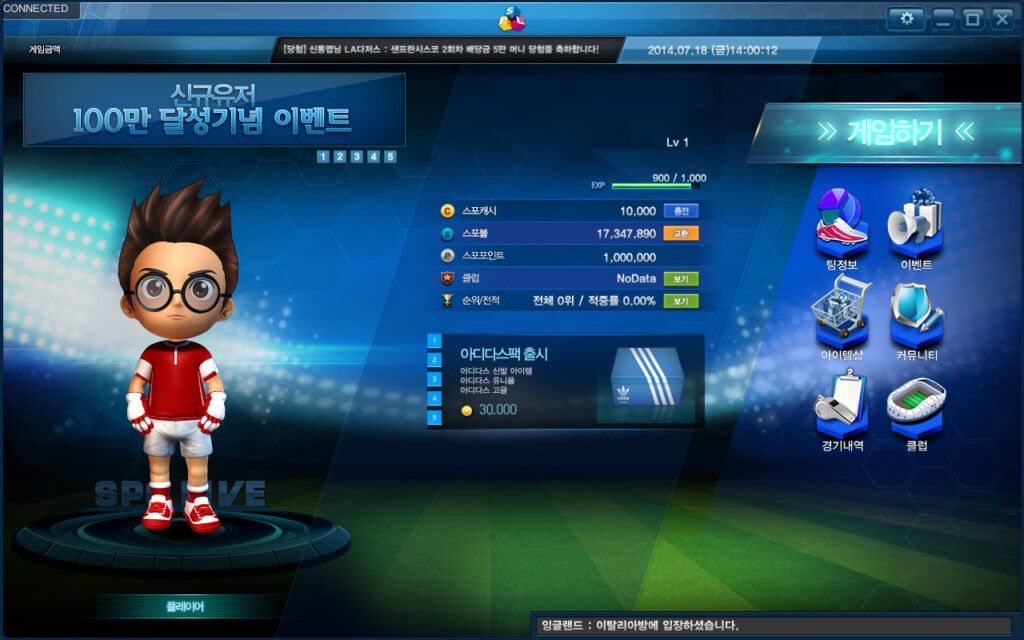Start playing with the 게임하기 button

coord(882,132)
